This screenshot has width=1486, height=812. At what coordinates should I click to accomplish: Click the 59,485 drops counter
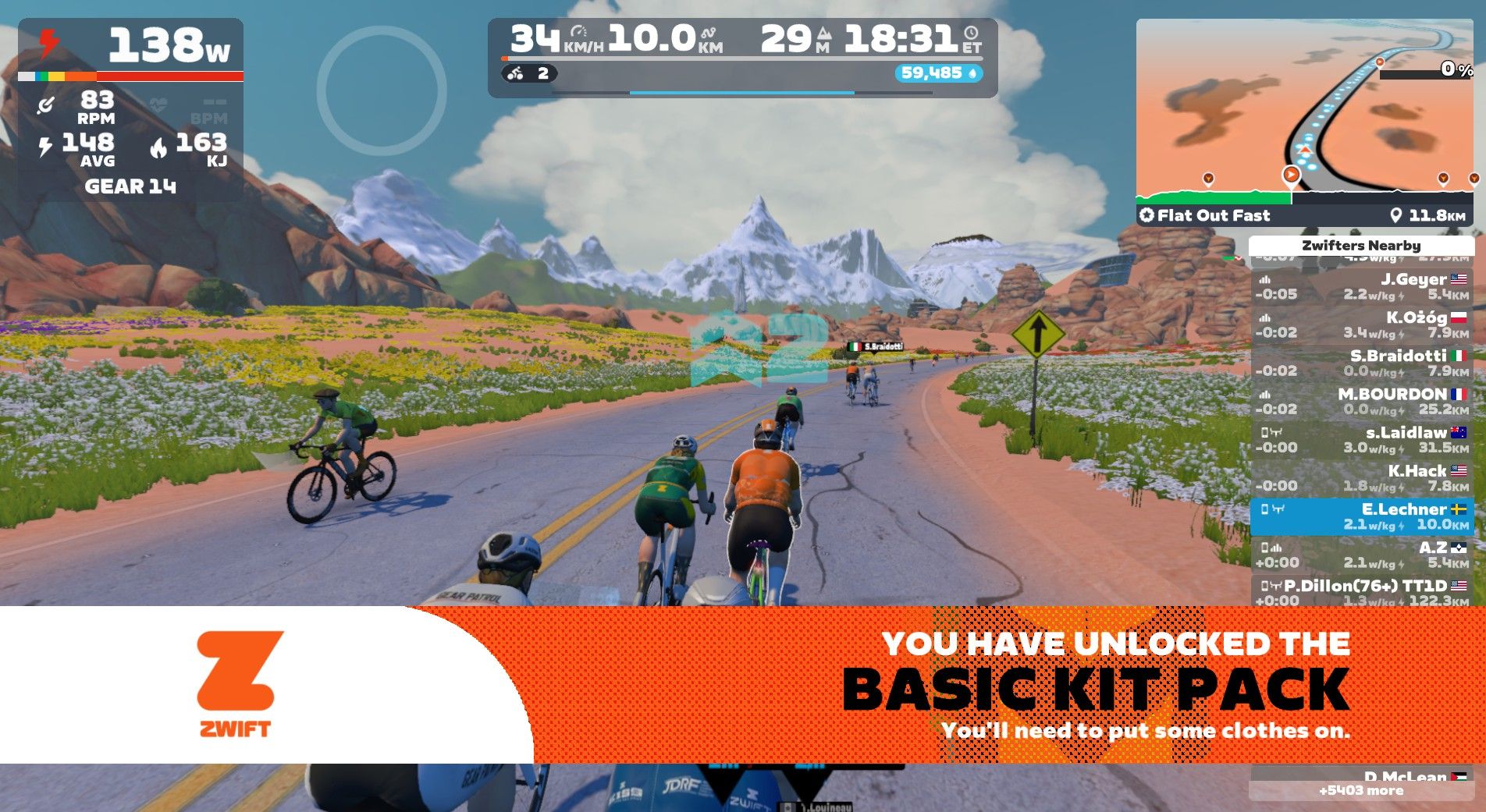tap(938, 73)
